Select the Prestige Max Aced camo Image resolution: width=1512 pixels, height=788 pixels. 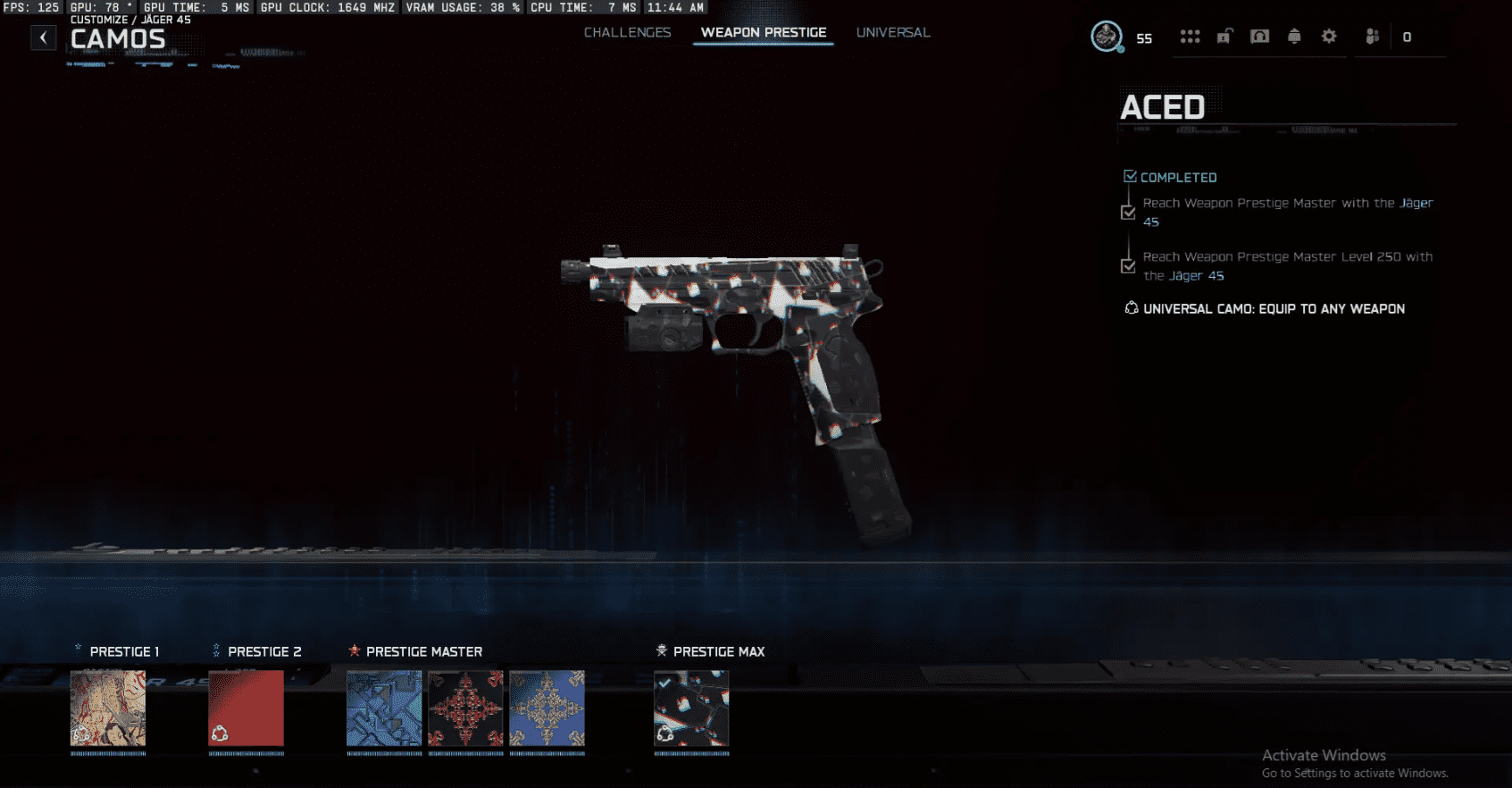coord(691,708)
